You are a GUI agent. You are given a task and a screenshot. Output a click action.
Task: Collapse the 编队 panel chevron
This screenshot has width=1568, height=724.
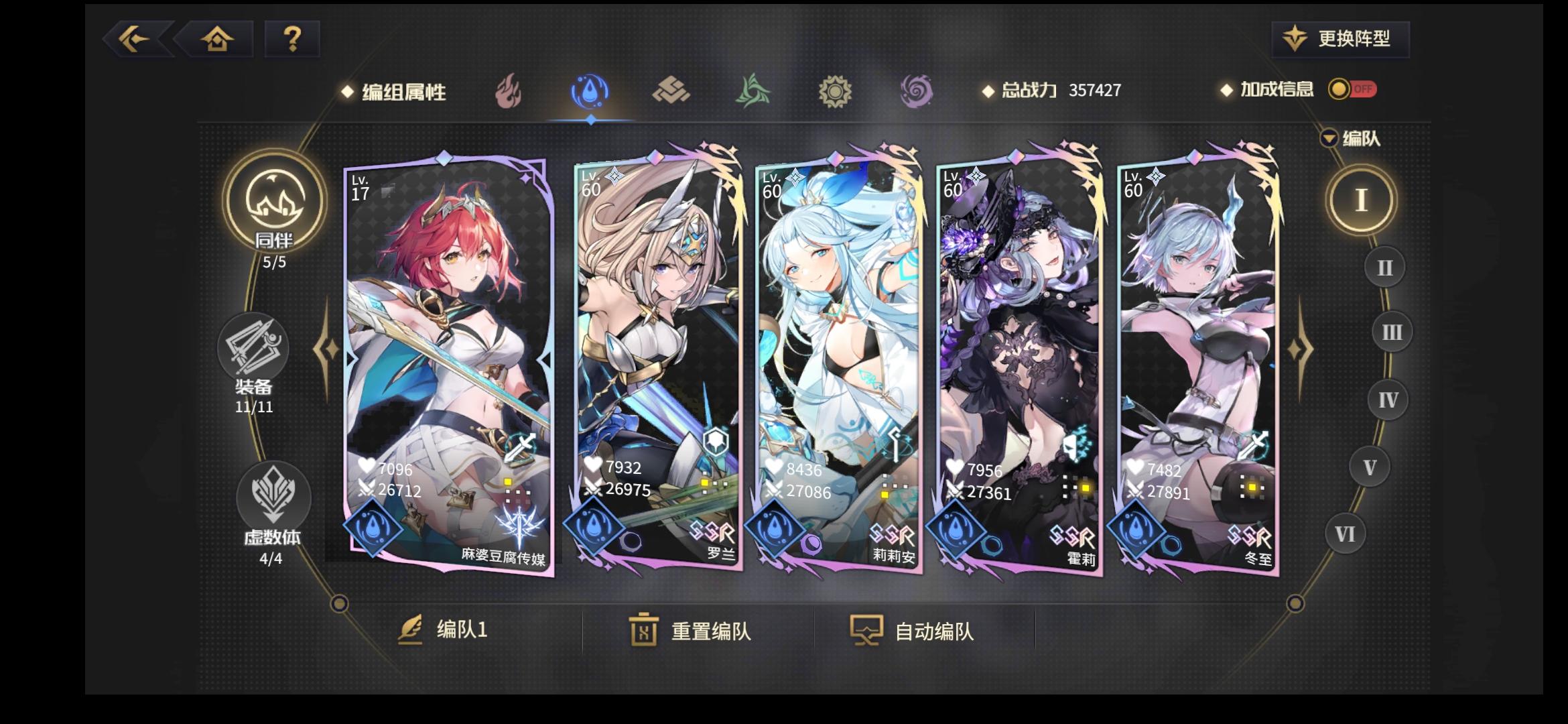click(1329, 137)
